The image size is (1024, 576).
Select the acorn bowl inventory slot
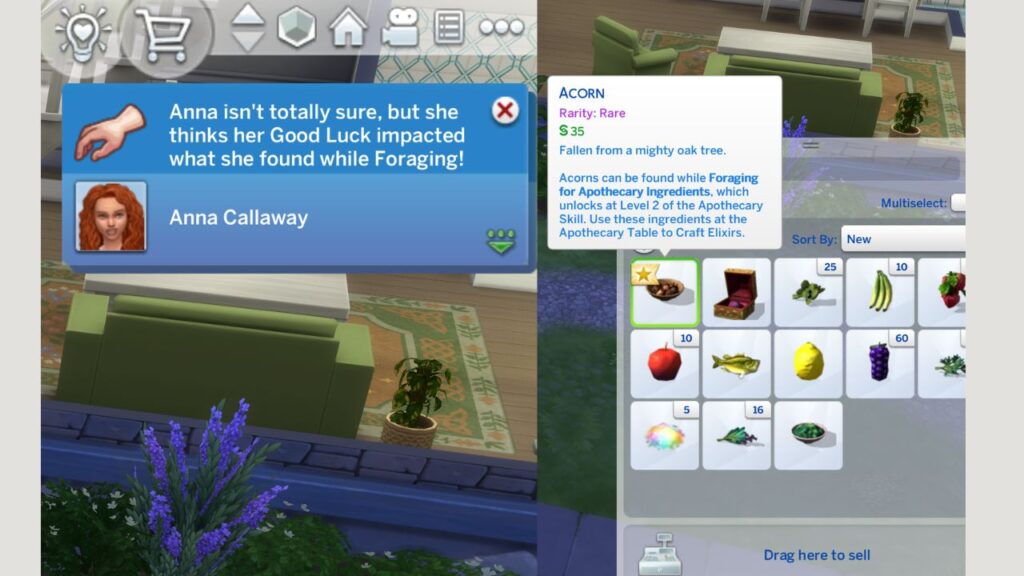pyautogui.click(x=665, y=292)
